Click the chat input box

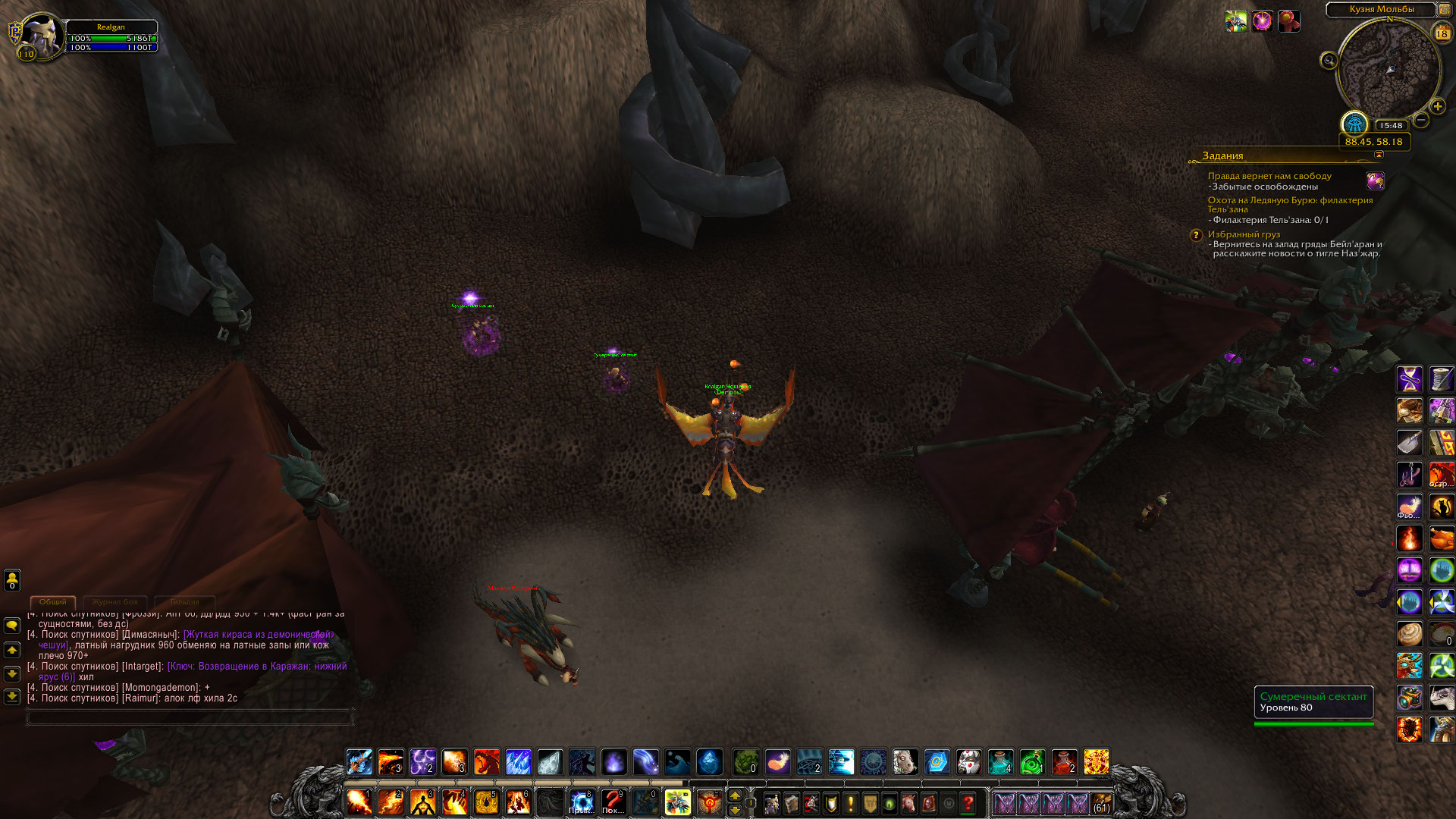click(x=190, y=717)
